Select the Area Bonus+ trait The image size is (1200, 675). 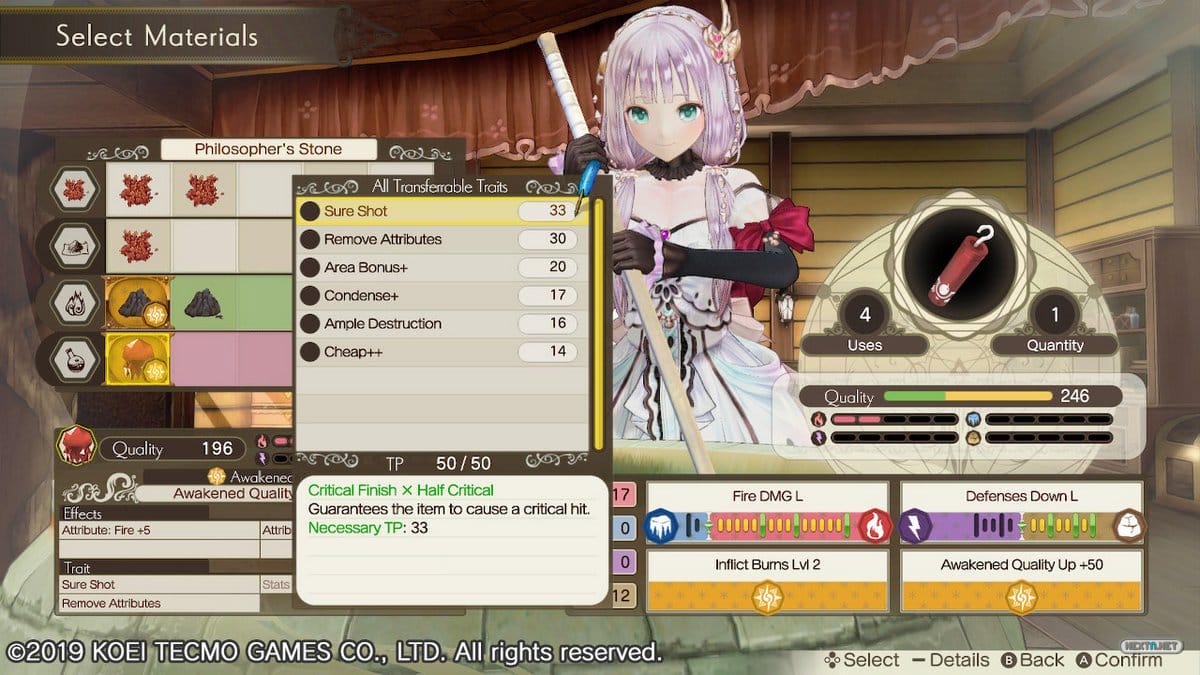[440, 267]
